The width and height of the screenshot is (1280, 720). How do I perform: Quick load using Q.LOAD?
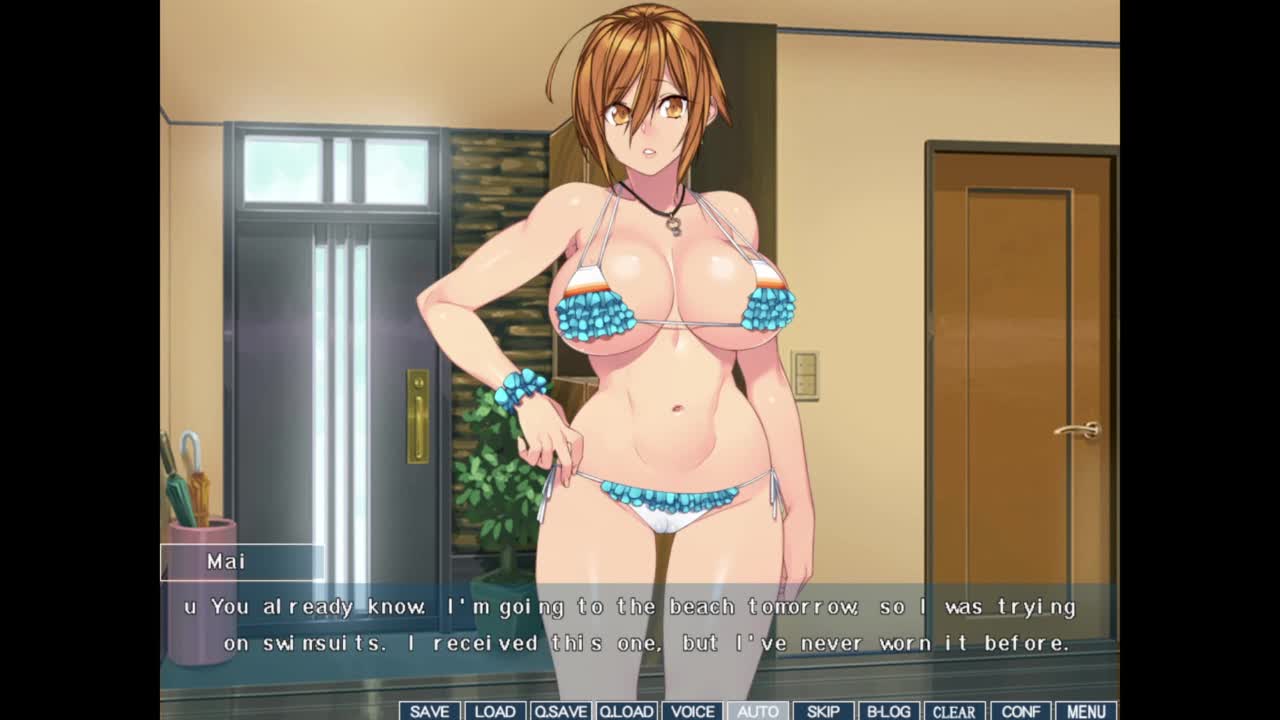[626, 711]
